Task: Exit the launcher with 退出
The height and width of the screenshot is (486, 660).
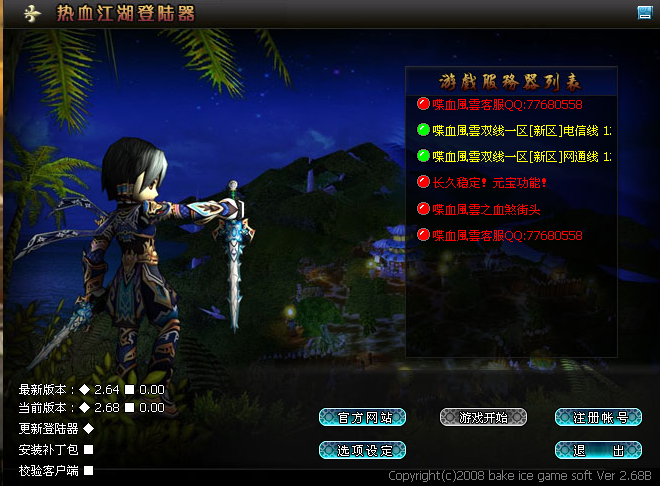Action: coord(597,450)
